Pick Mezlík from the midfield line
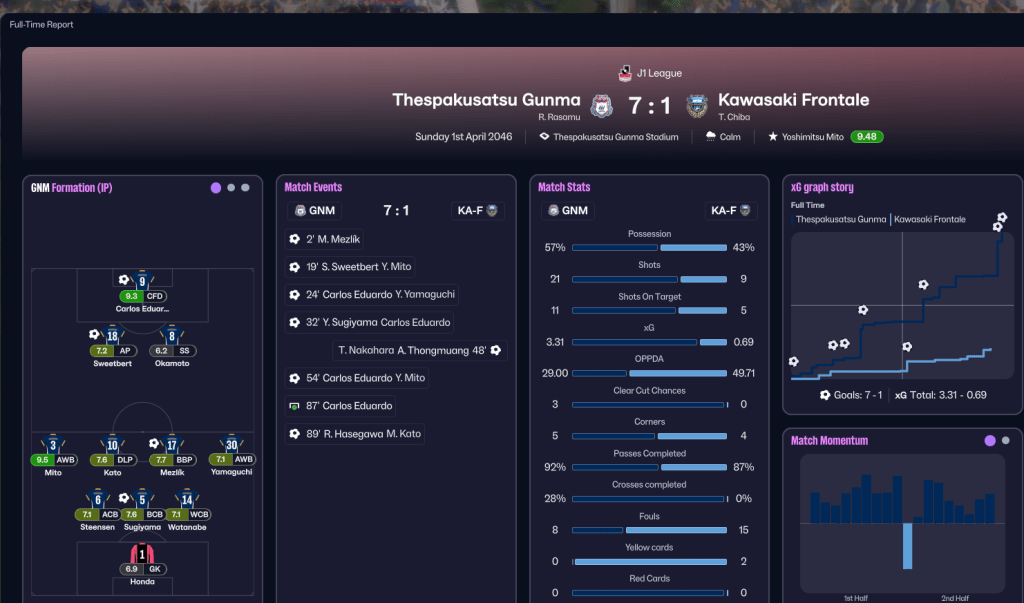1024x603 pixels. [x=172, y=447]
